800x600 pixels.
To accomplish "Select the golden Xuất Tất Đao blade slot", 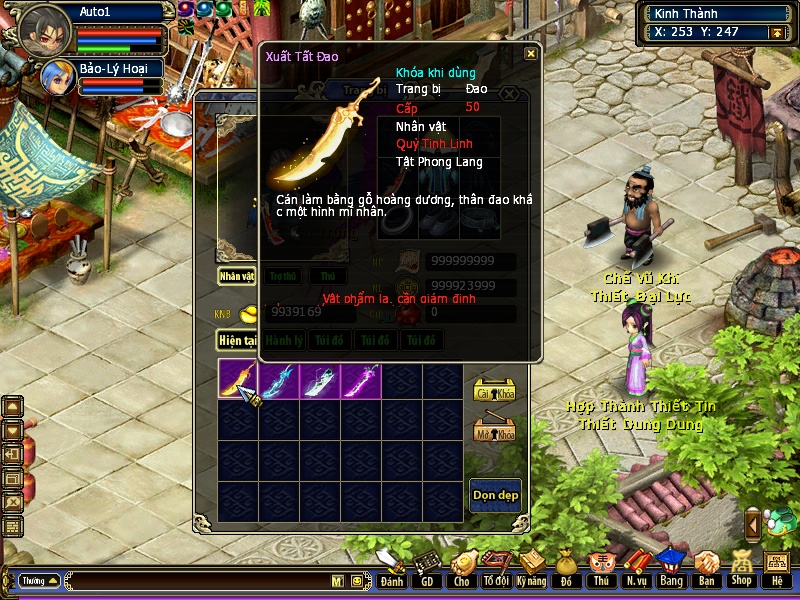I will point(238,381).
